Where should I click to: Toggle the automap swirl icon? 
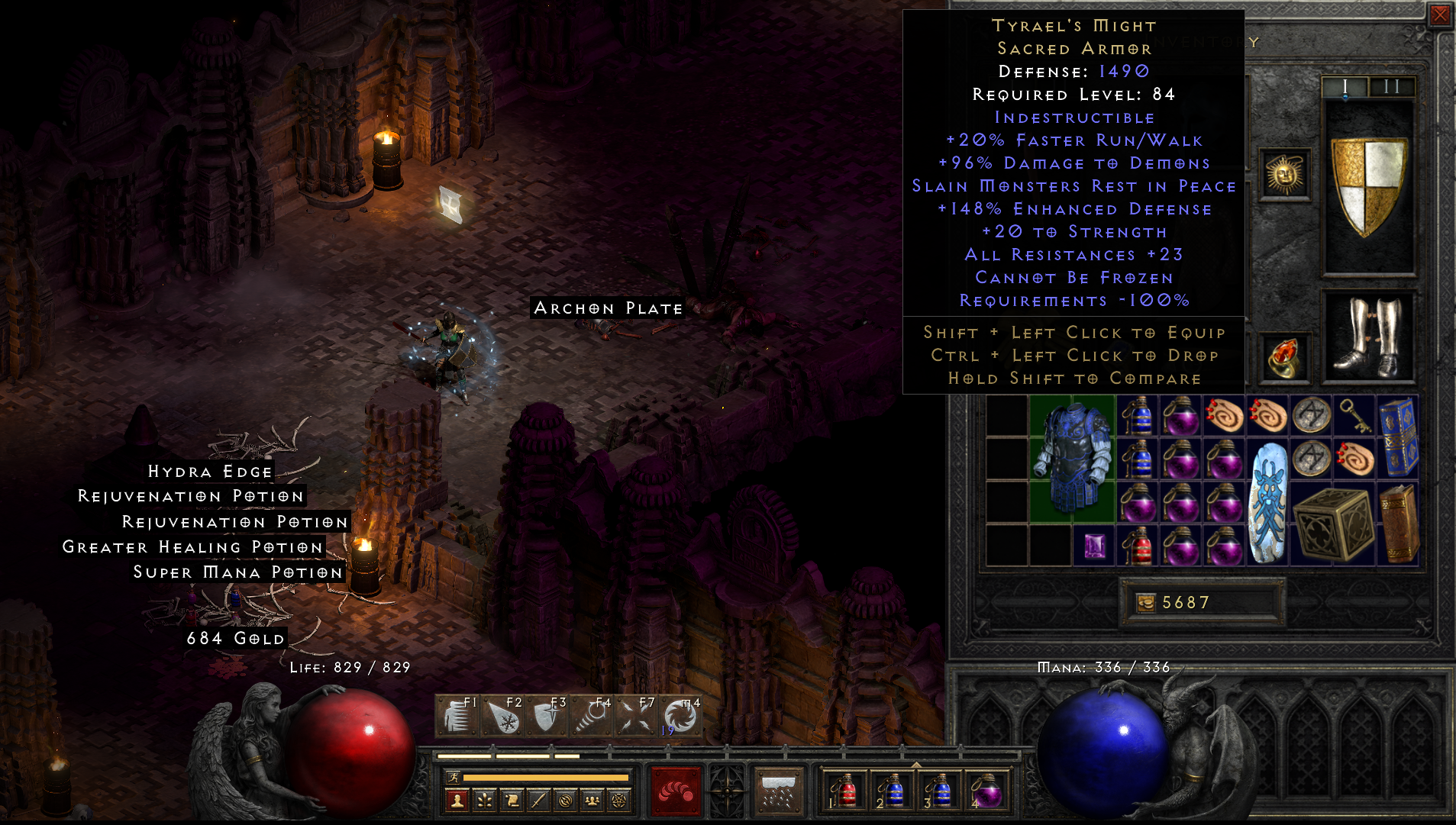click(x=566, y=800)
